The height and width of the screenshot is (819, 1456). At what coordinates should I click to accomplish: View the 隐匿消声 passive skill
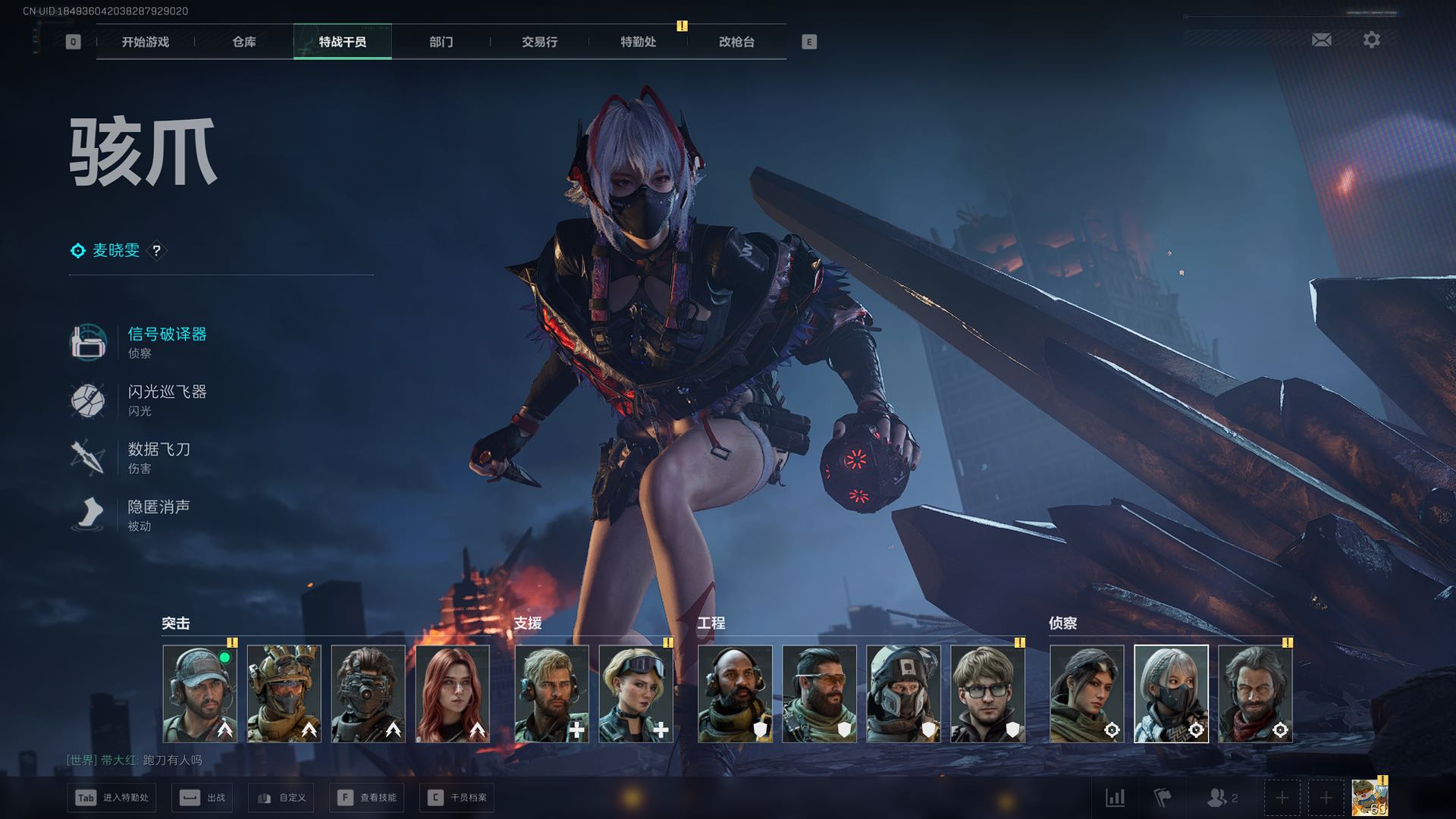[x=158, y=507]
